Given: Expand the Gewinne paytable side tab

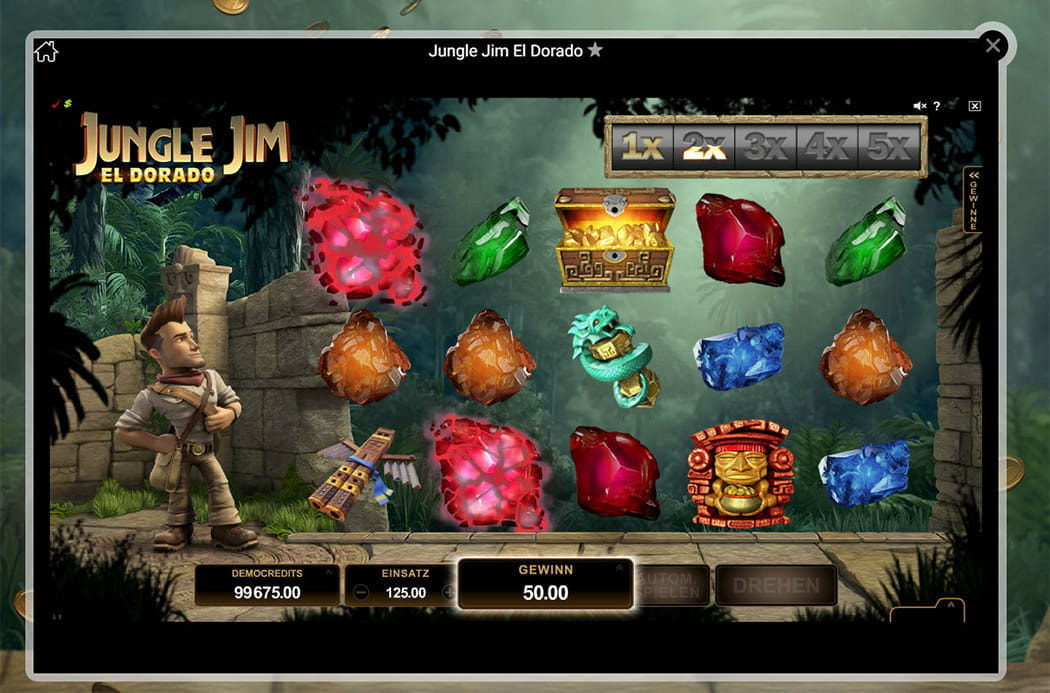Looking at the screenshot, I should coord(973,200).
